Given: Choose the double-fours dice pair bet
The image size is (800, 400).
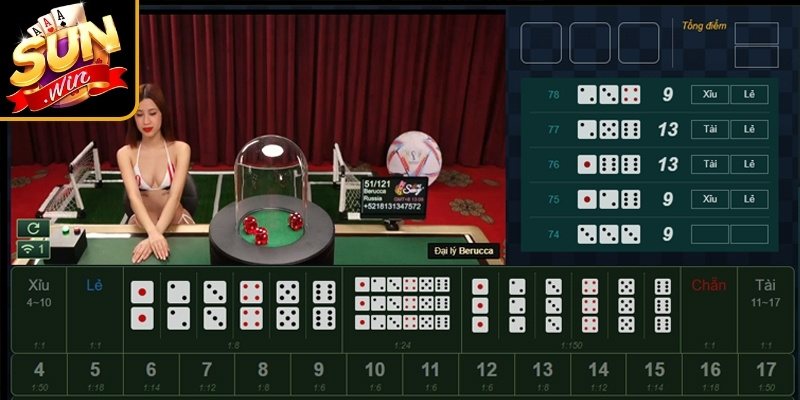Looking at the screenshot, I should click(x=251, y=305).
